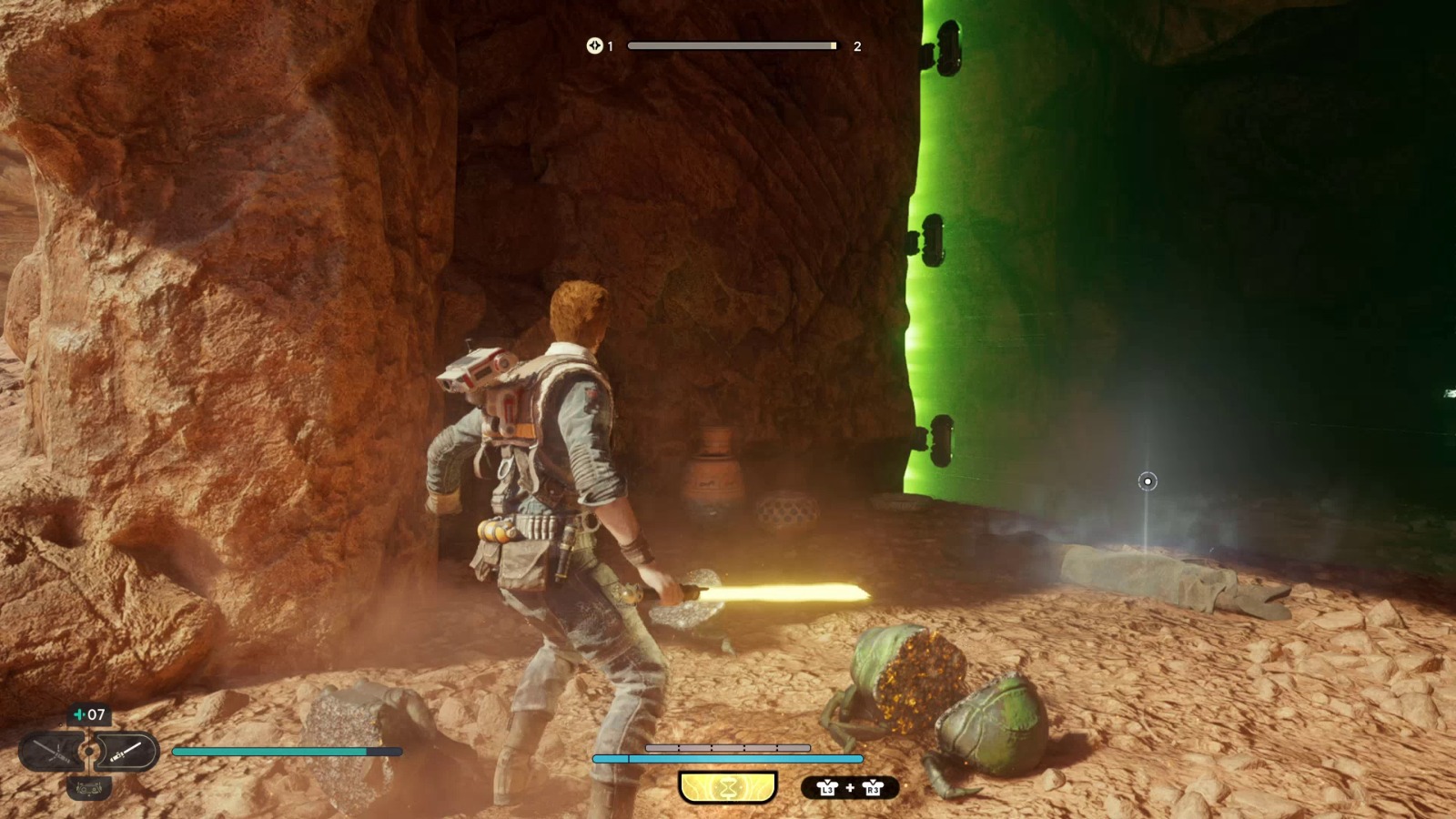Toggle the aiming reticle on the right
Screen dimensions: 1456x819
coord(1146,481)
